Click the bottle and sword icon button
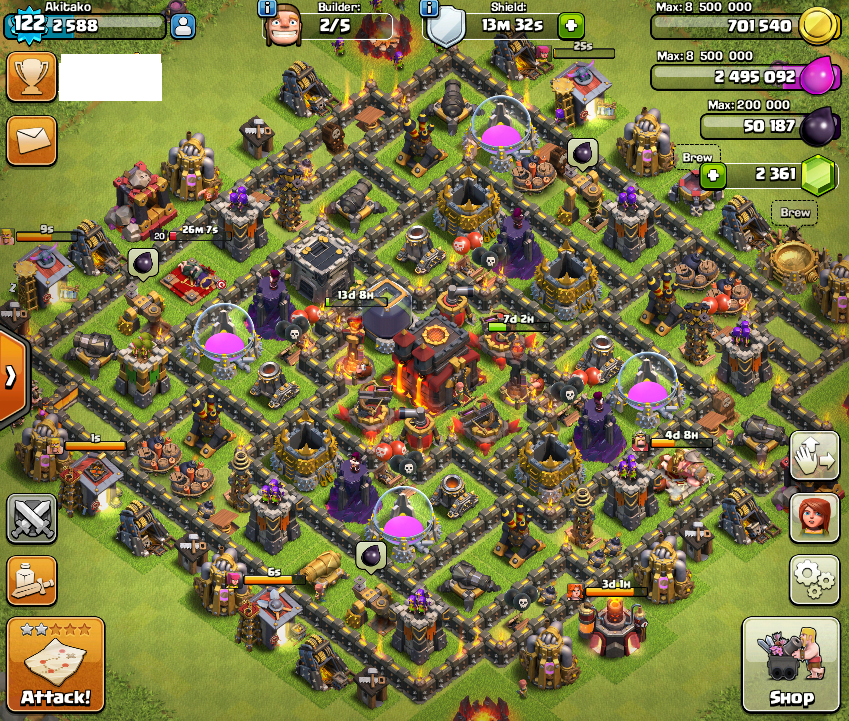 tap(31, 580)
